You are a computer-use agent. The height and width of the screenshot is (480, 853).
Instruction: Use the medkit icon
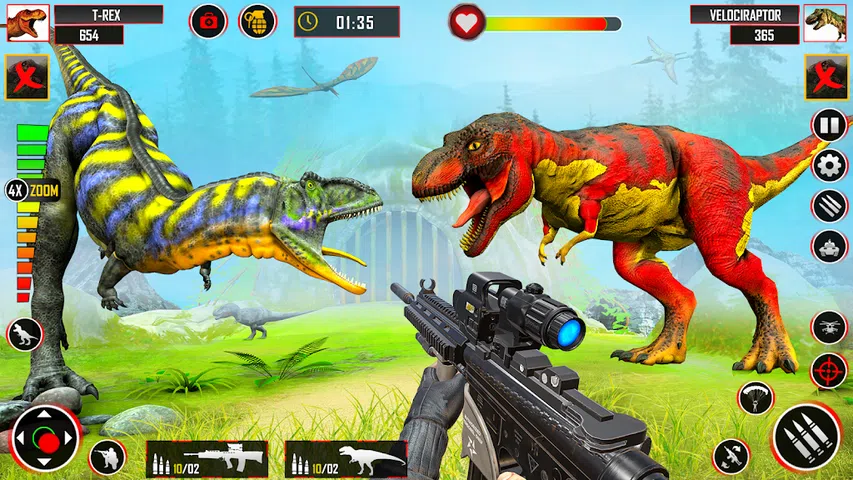pos(209,21)
